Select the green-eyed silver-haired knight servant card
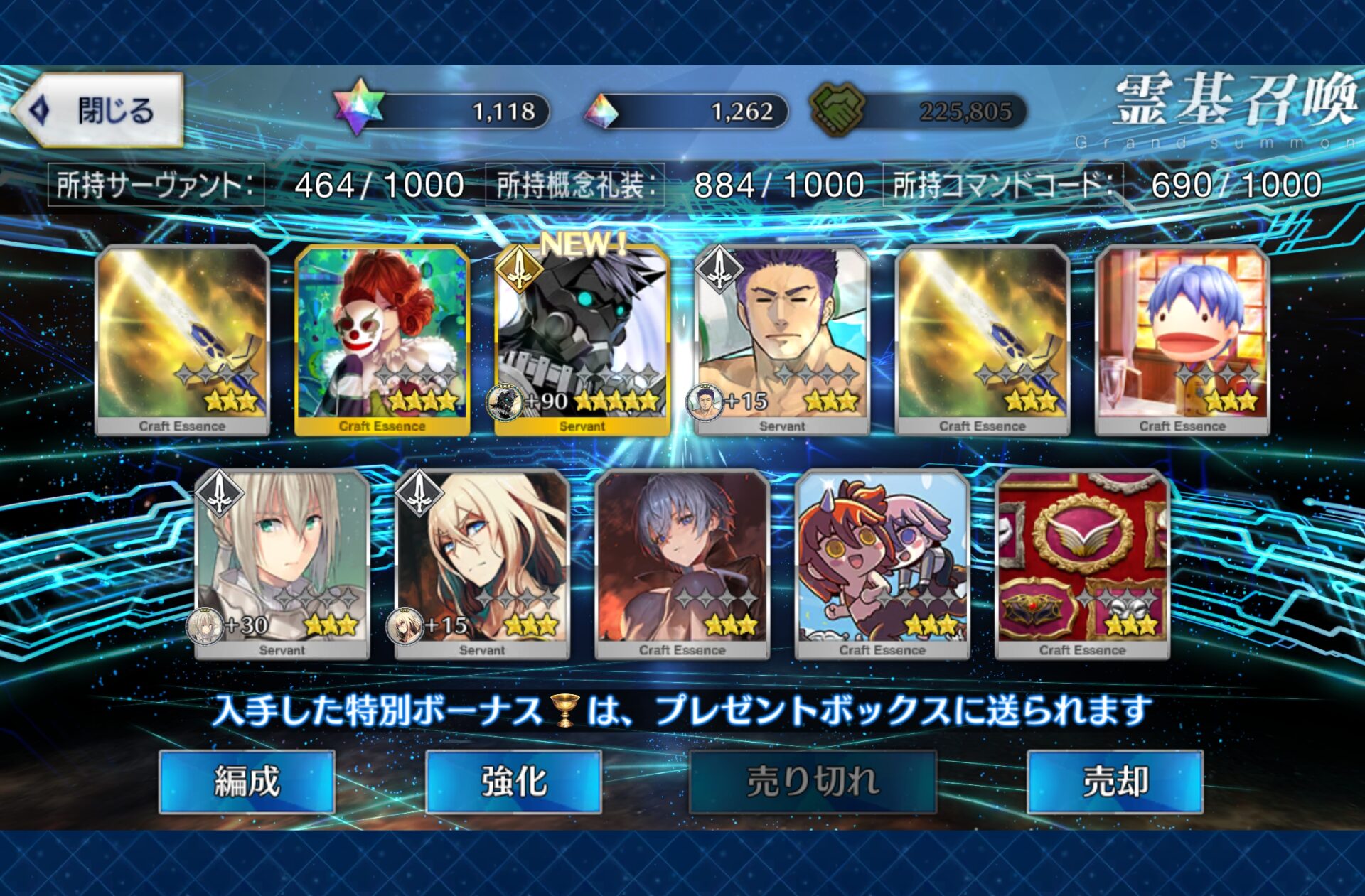Image resolution: width=1365 pixels, height=896 pixels. 282,563
